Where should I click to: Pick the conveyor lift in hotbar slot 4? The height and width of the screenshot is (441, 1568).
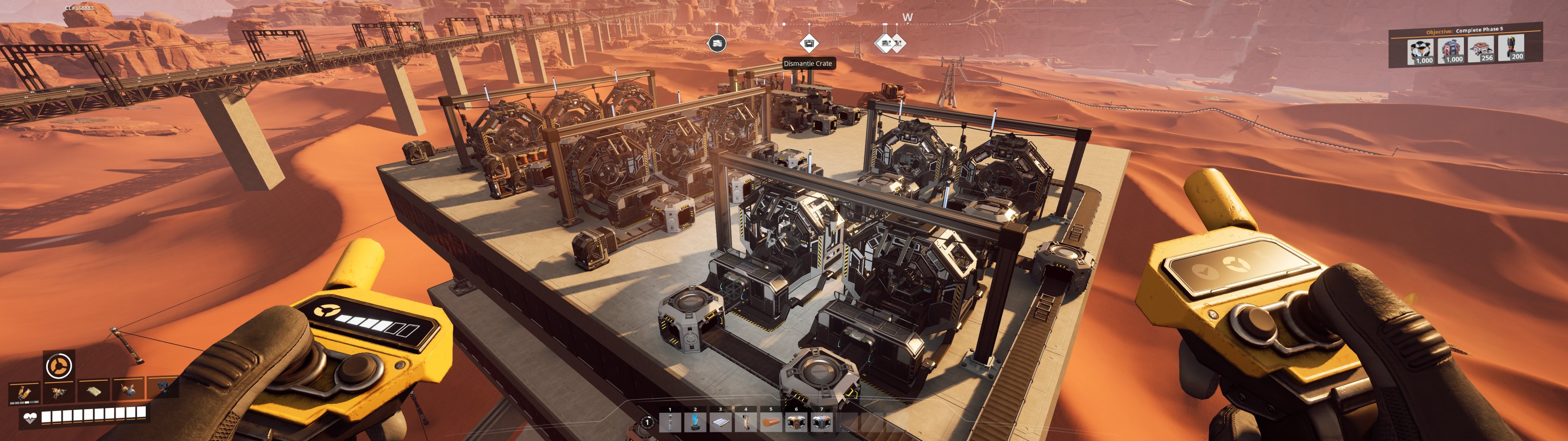[746, 421]
